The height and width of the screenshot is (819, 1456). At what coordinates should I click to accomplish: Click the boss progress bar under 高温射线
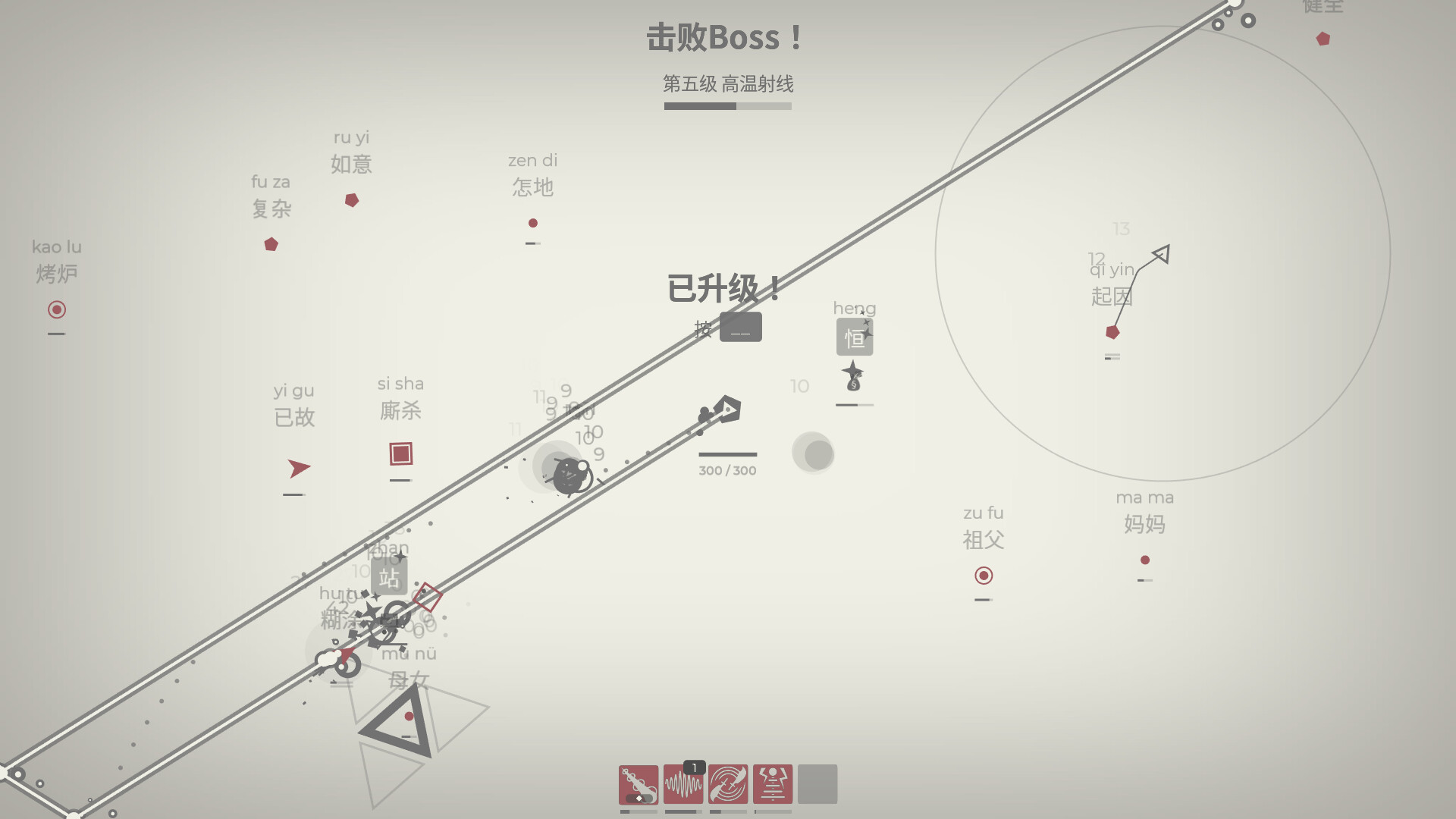click(727, 106)
